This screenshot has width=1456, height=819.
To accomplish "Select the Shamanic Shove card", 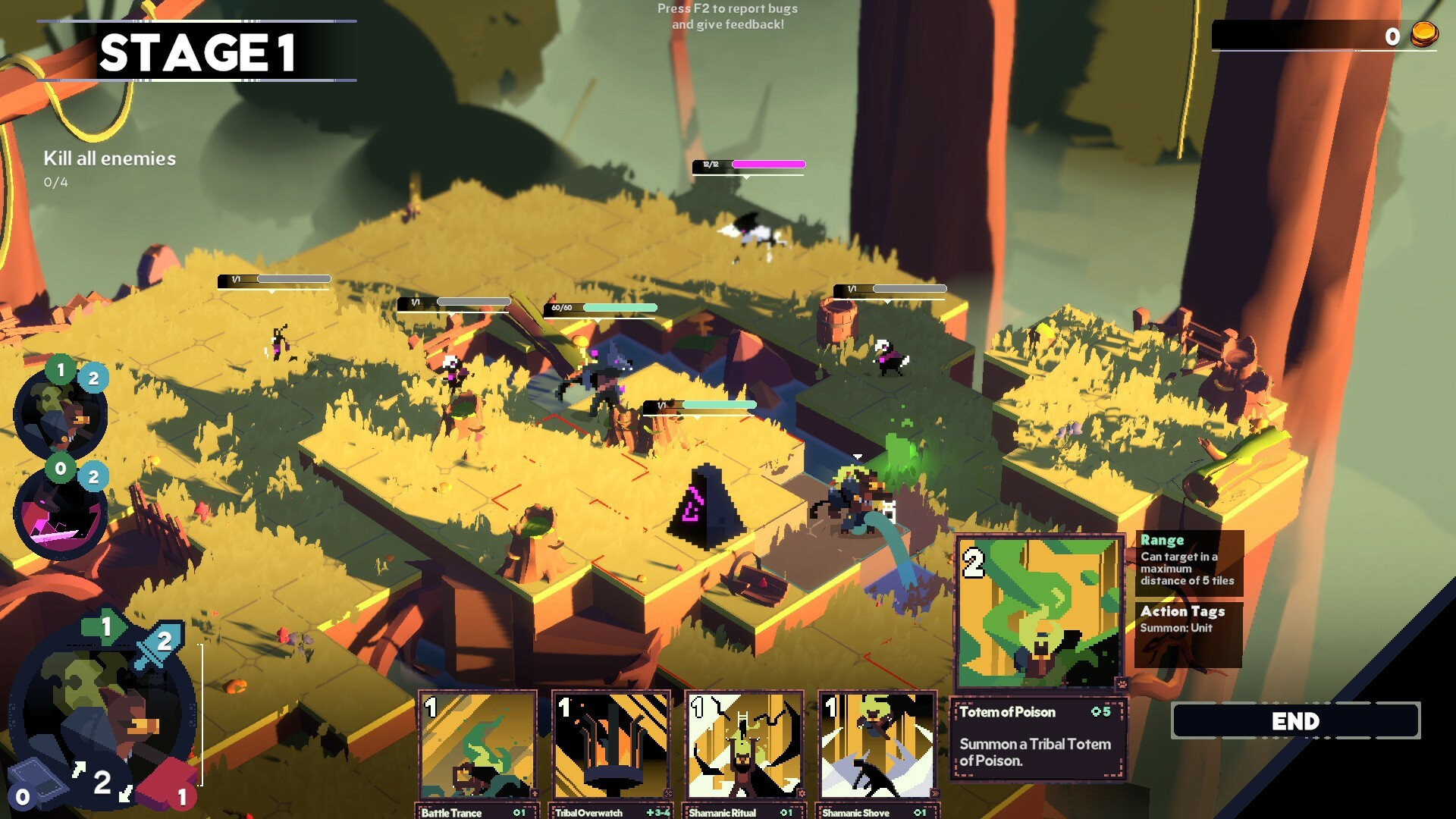I will (877, 746).
